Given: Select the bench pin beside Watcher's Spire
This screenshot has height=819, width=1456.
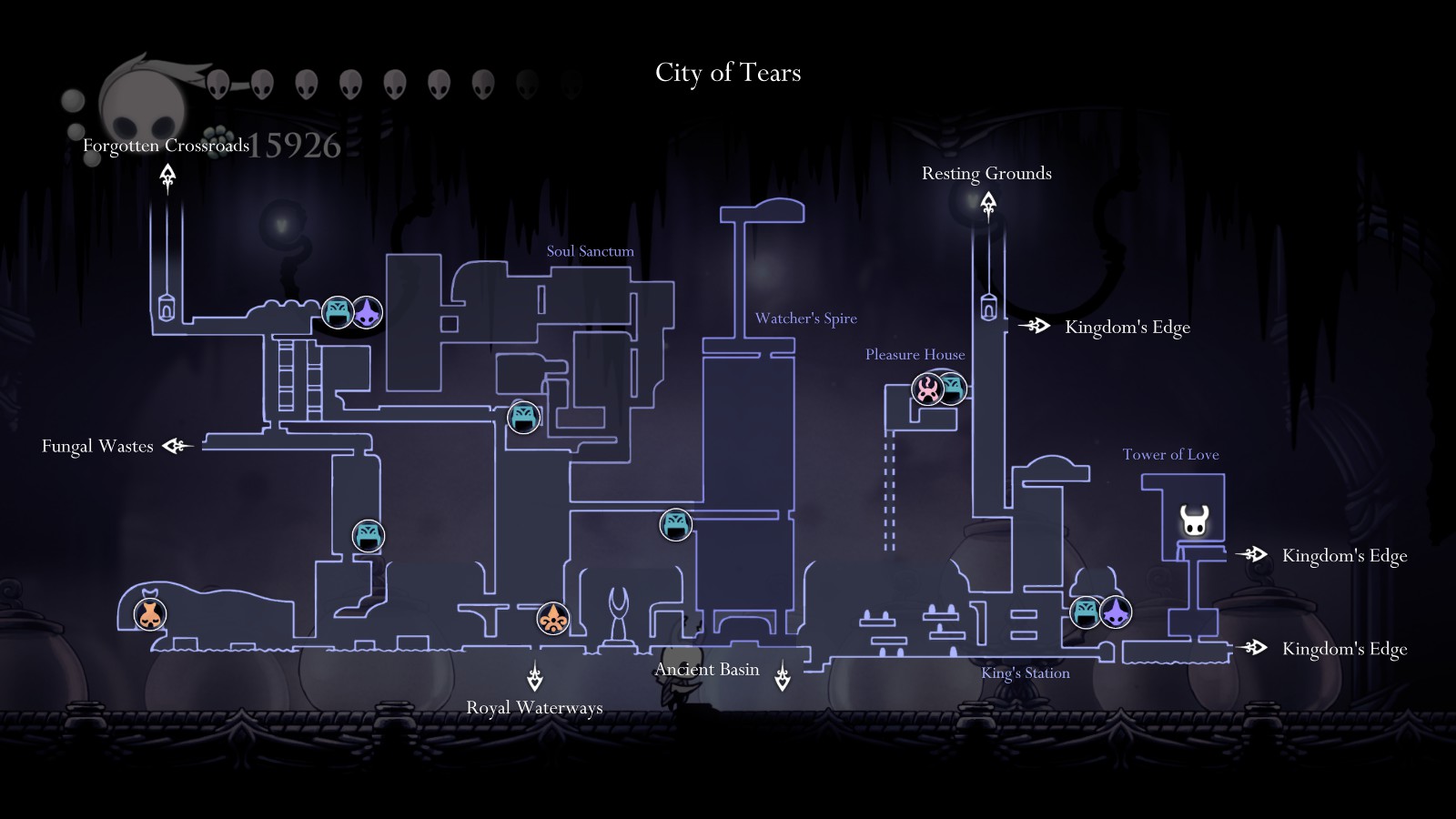Looking at the screenshot, I should point(675,524).
